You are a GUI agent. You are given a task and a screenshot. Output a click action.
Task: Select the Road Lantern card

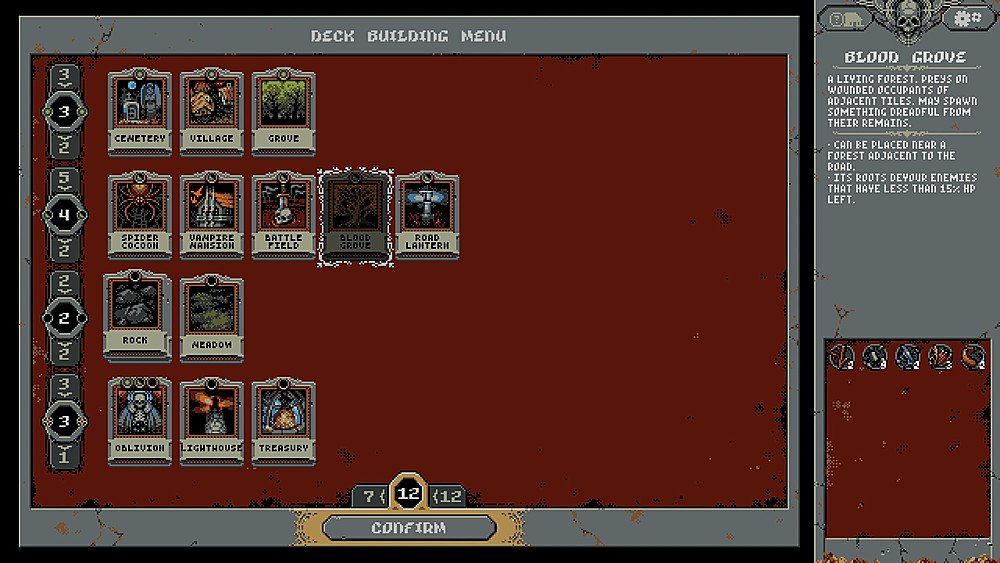(x=427, y=215)
